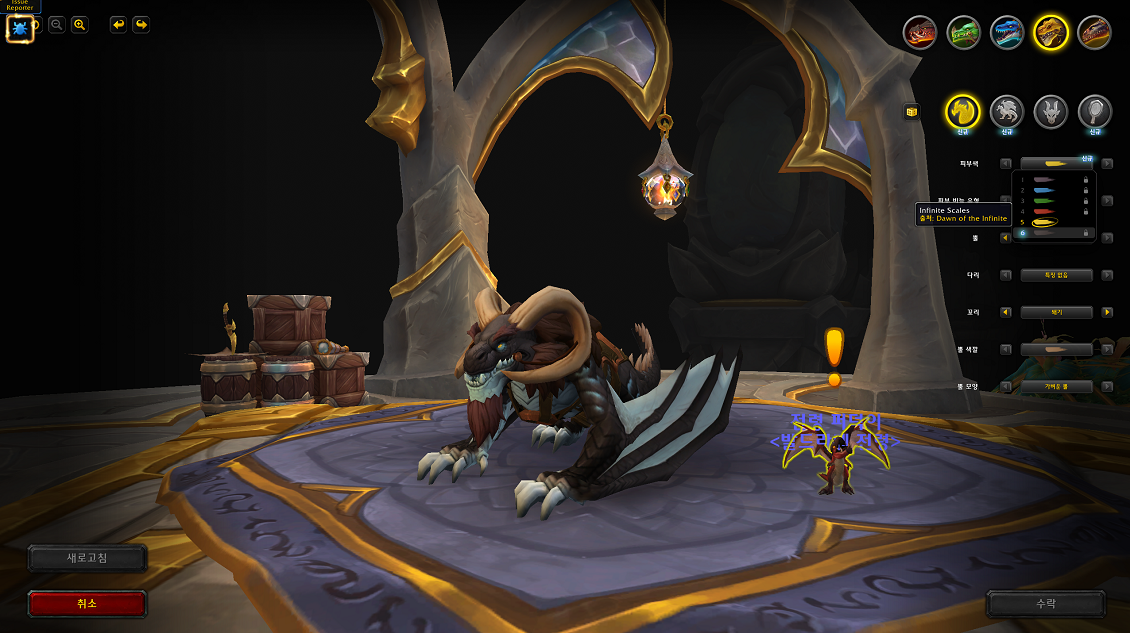Select the red dragon mount portrait

[920, 33]
